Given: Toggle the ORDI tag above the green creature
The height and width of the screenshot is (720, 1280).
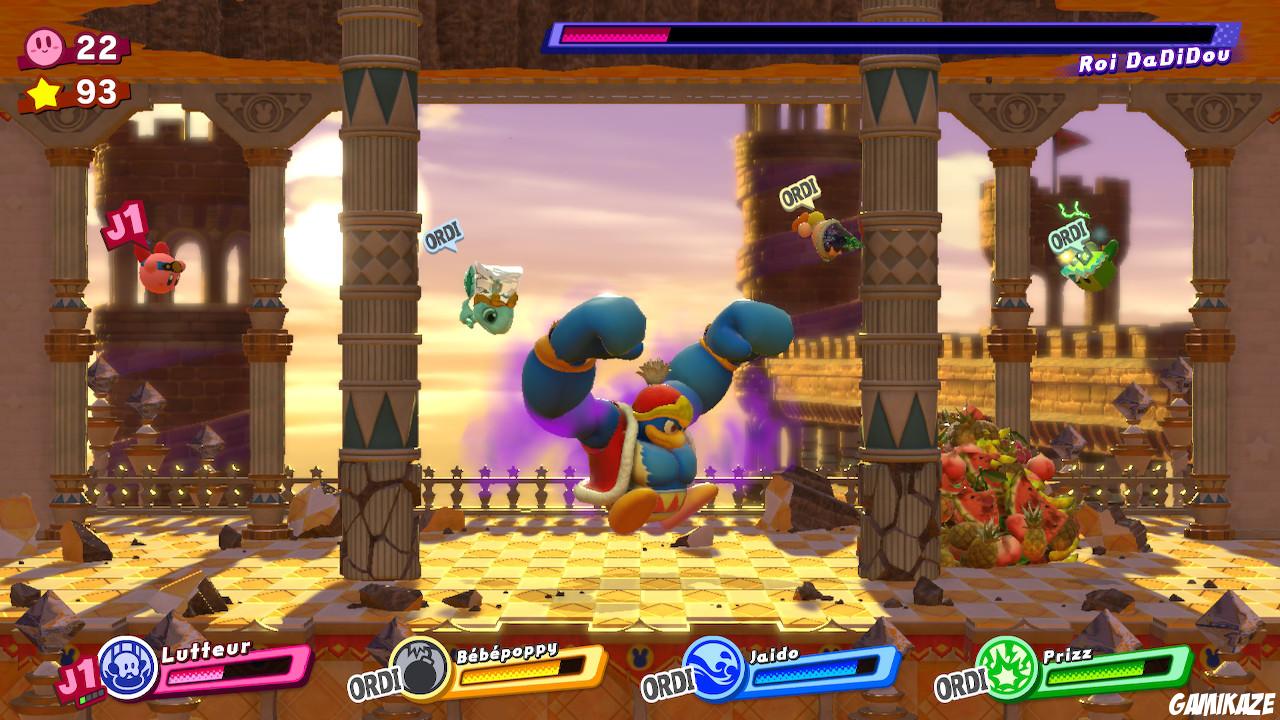Looking at the screenshot, I should coord(1067,239).
